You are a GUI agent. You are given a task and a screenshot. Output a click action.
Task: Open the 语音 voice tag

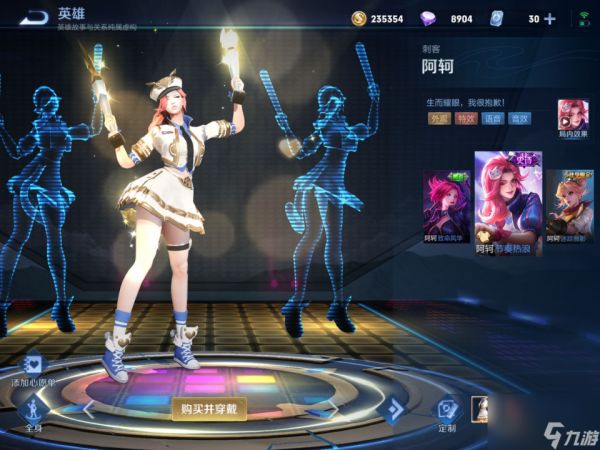(492, 118)
